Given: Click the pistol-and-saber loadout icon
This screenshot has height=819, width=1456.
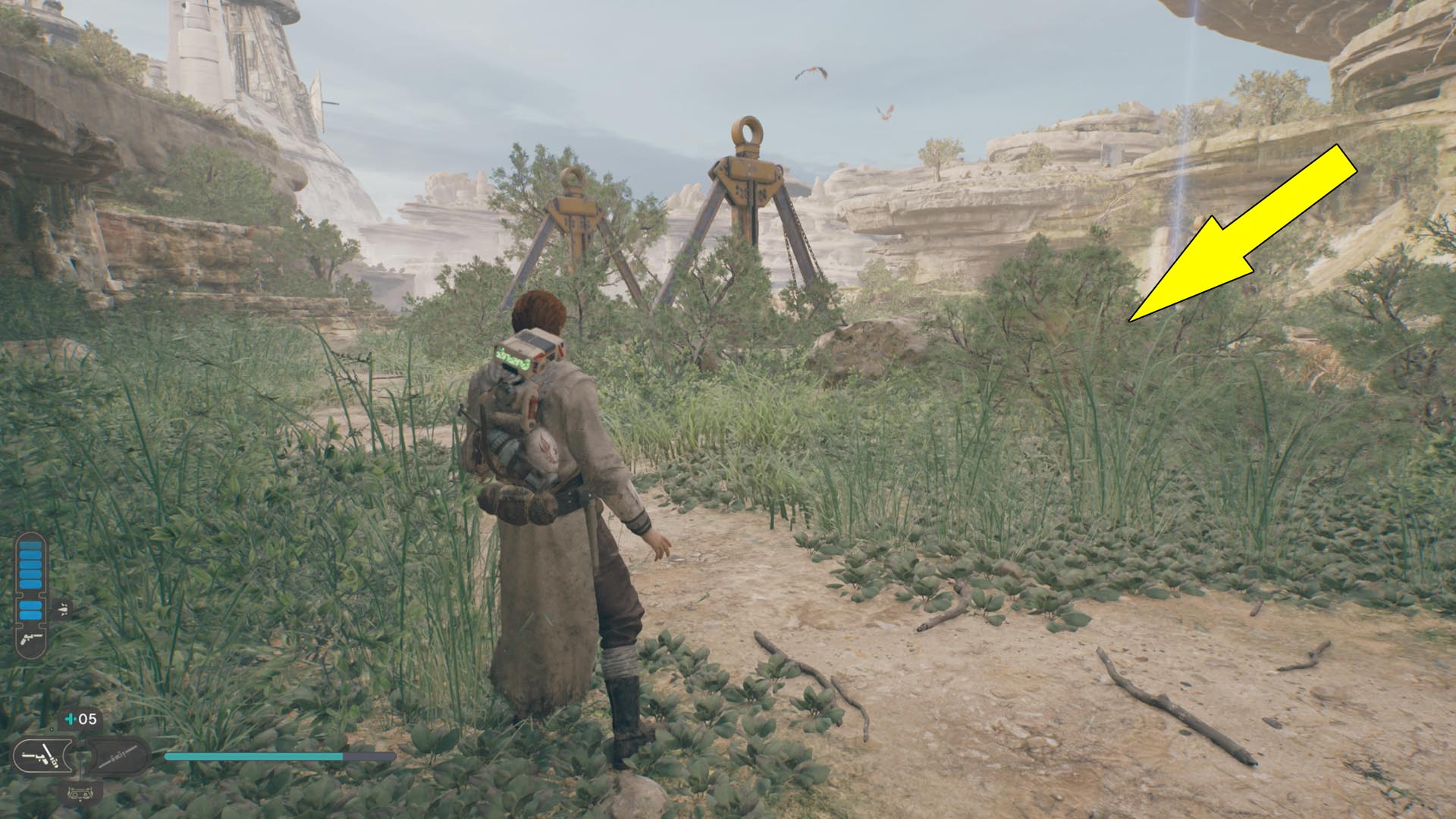Looking at the screenshot, I should (44, 756).
